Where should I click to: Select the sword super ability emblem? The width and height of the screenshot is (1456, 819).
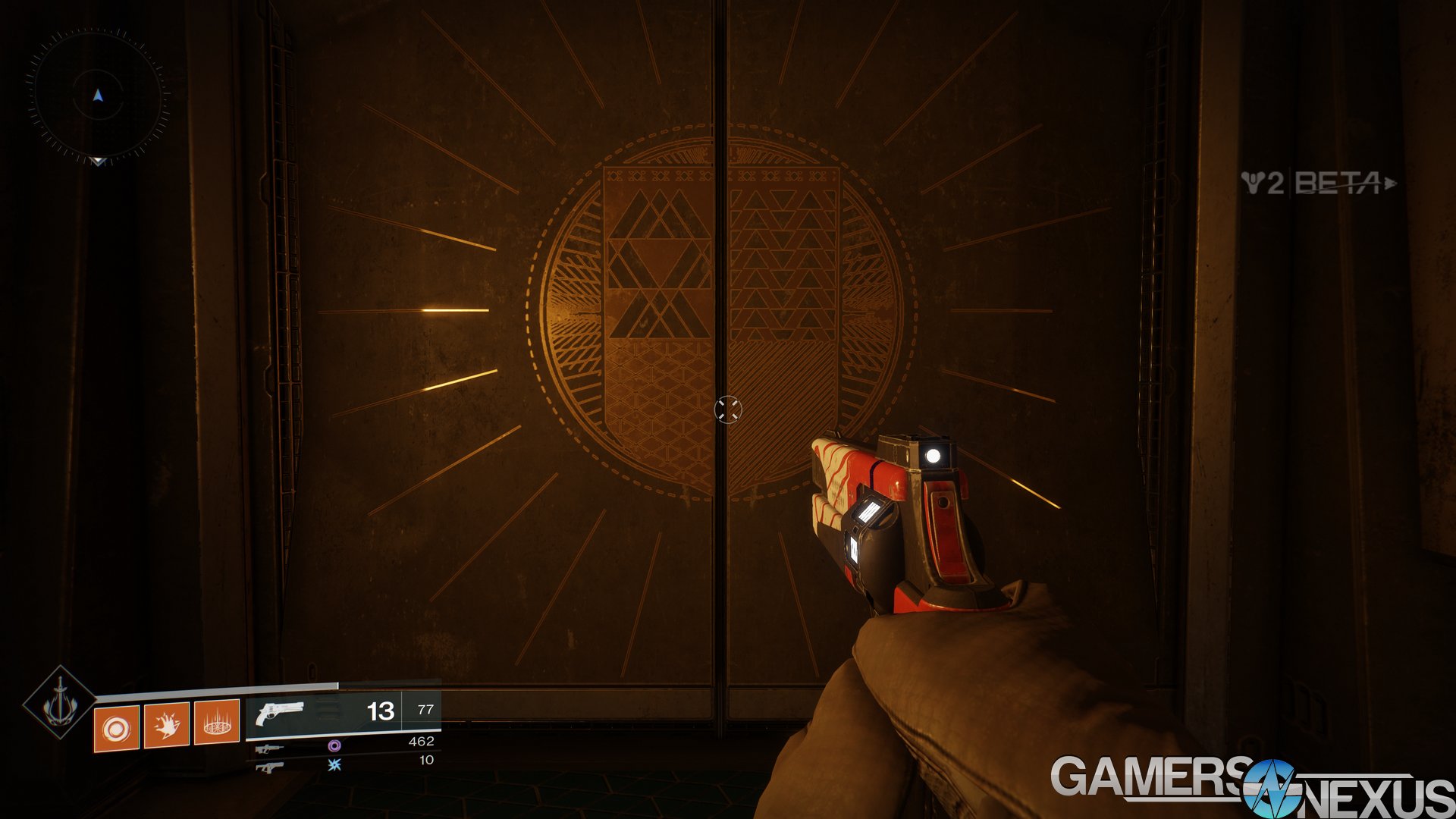coord(59,703)
